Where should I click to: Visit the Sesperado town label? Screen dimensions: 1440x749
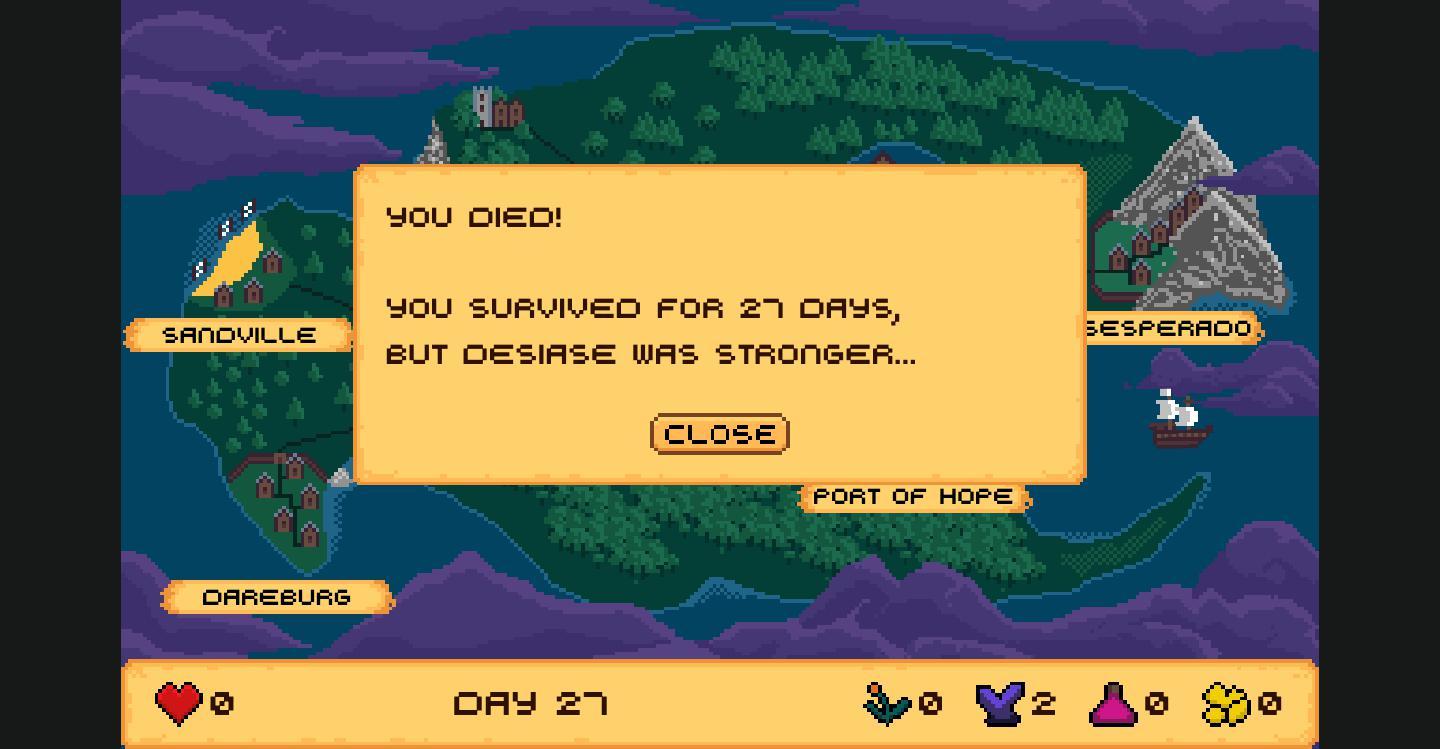(x=1168, y=328)
